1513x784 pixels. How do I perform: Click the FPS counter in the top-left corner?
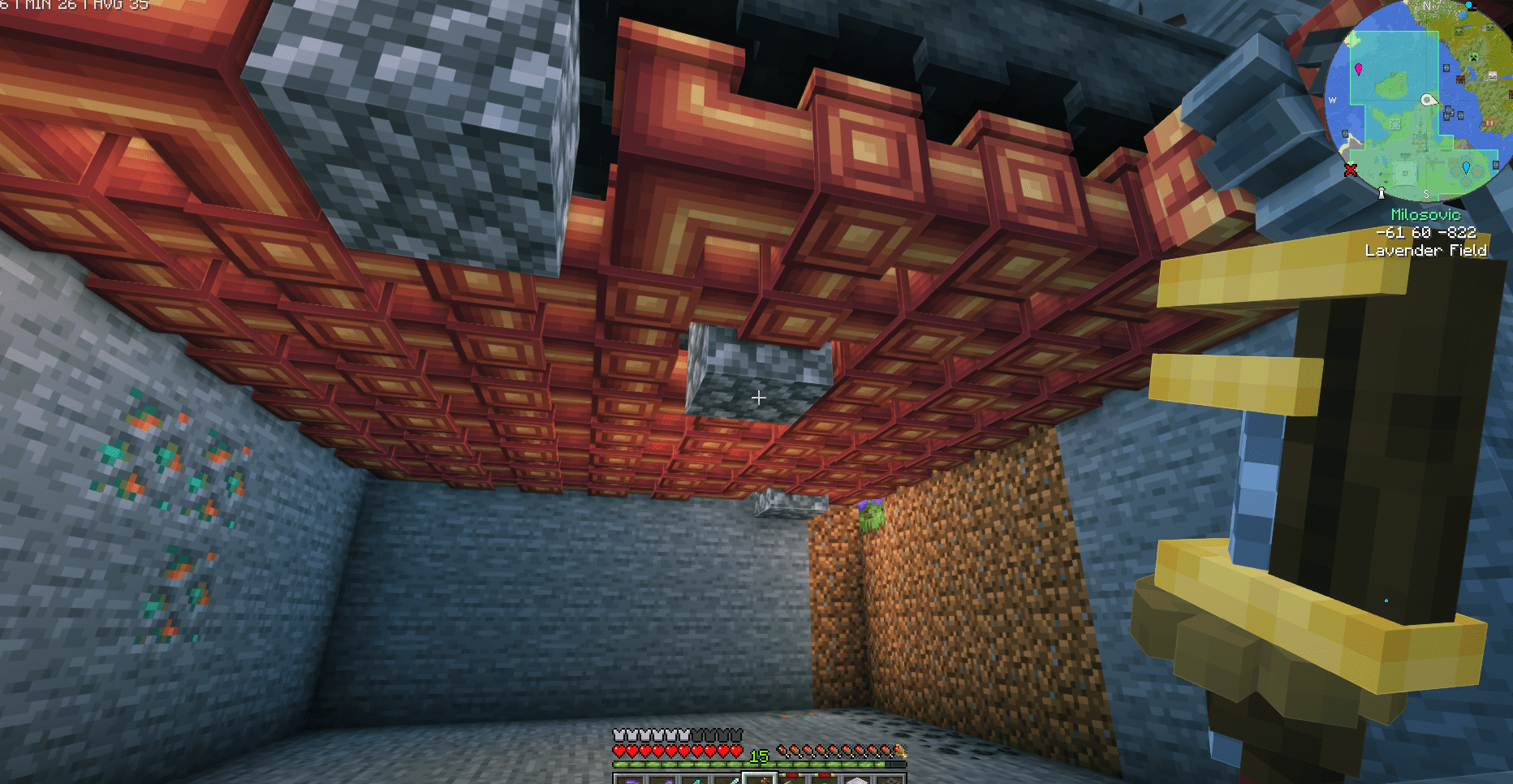[x=73, y=6]
